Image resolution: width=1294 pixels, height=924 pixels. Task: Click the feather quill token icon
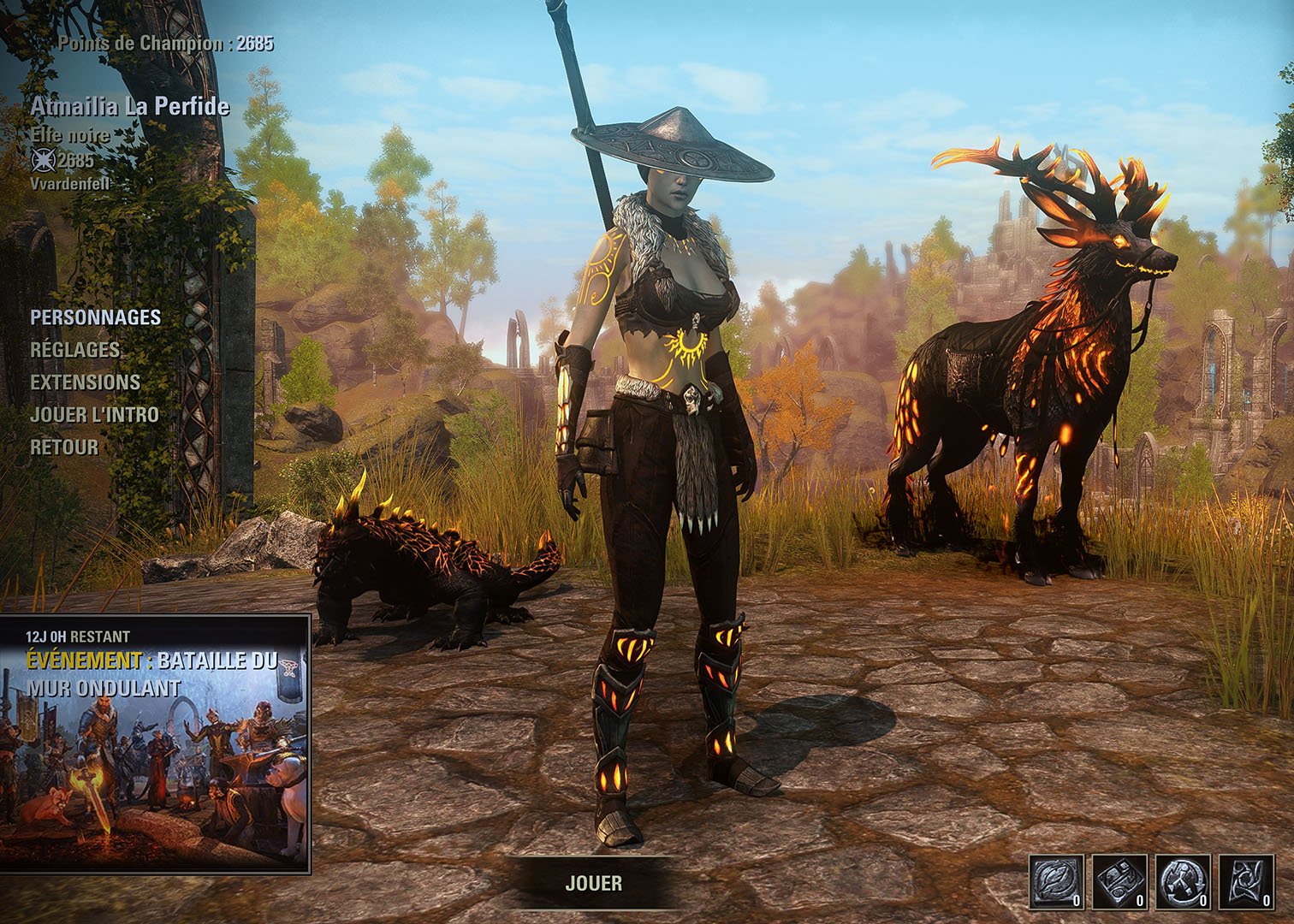click(1057, 882)
